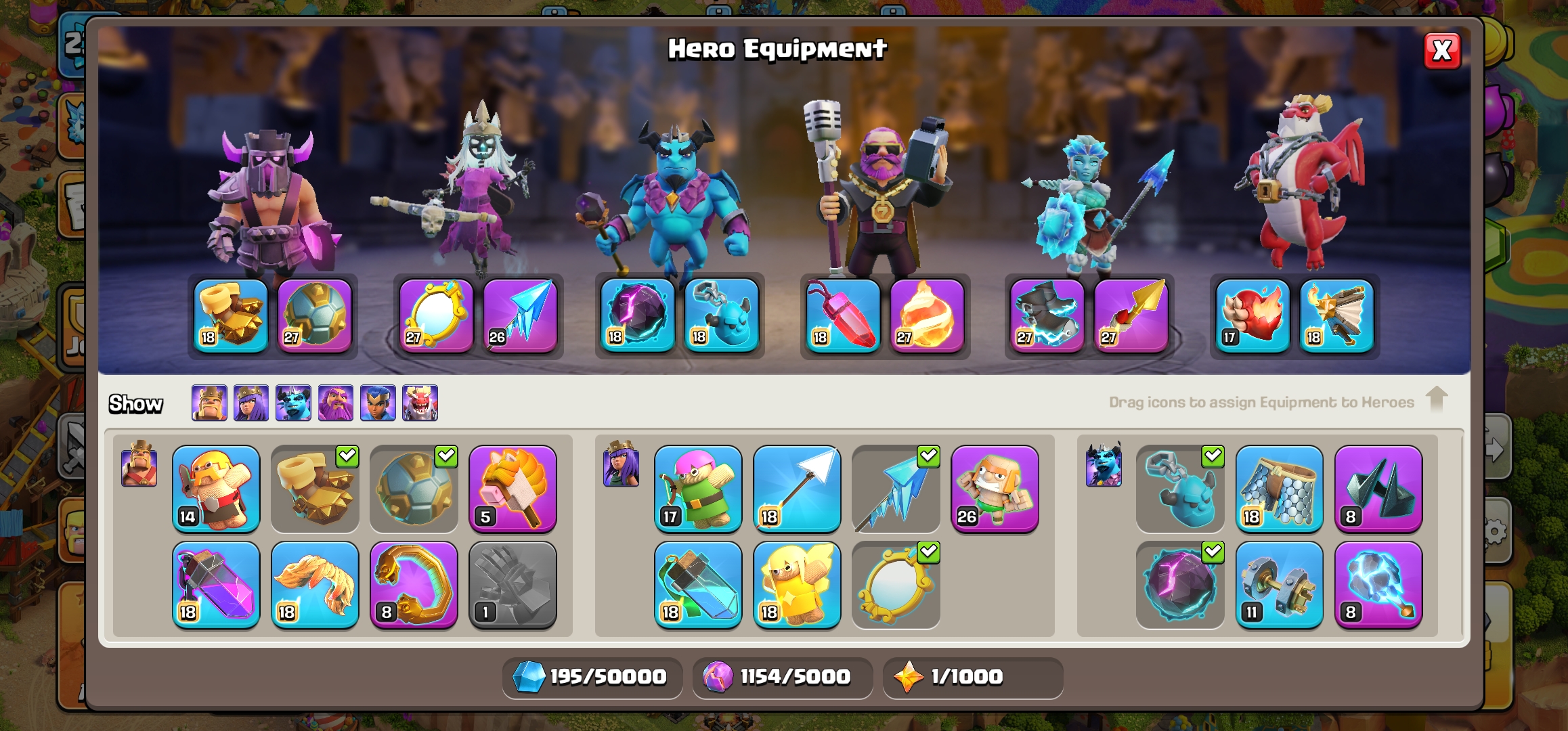Select the level 18 Rage Vial
Image resolution: width=1568 pixels, height=731 pixels.
pyautogui.click(x=216, y=585)
